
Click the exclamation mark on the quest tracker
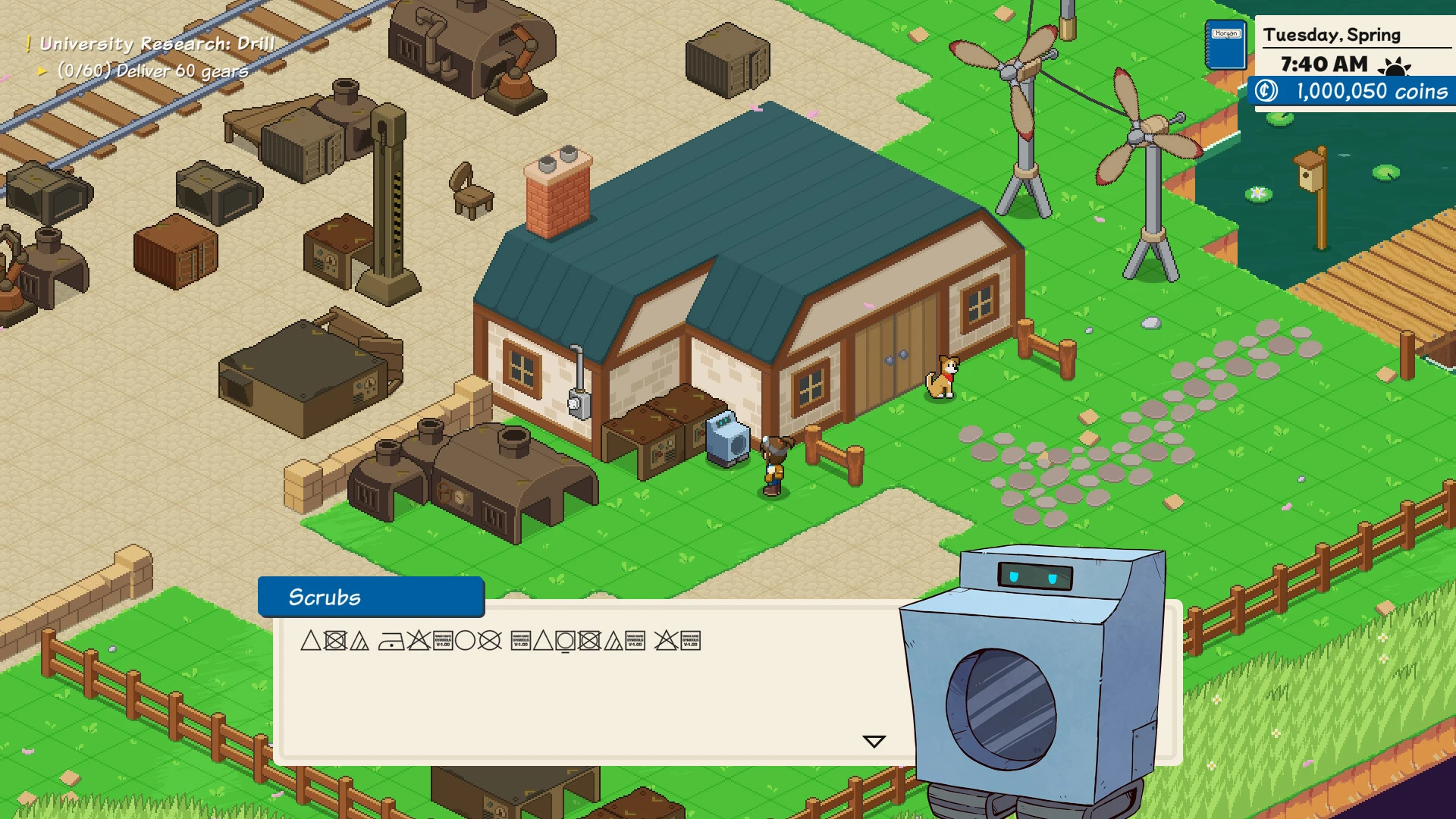(29, 43)
